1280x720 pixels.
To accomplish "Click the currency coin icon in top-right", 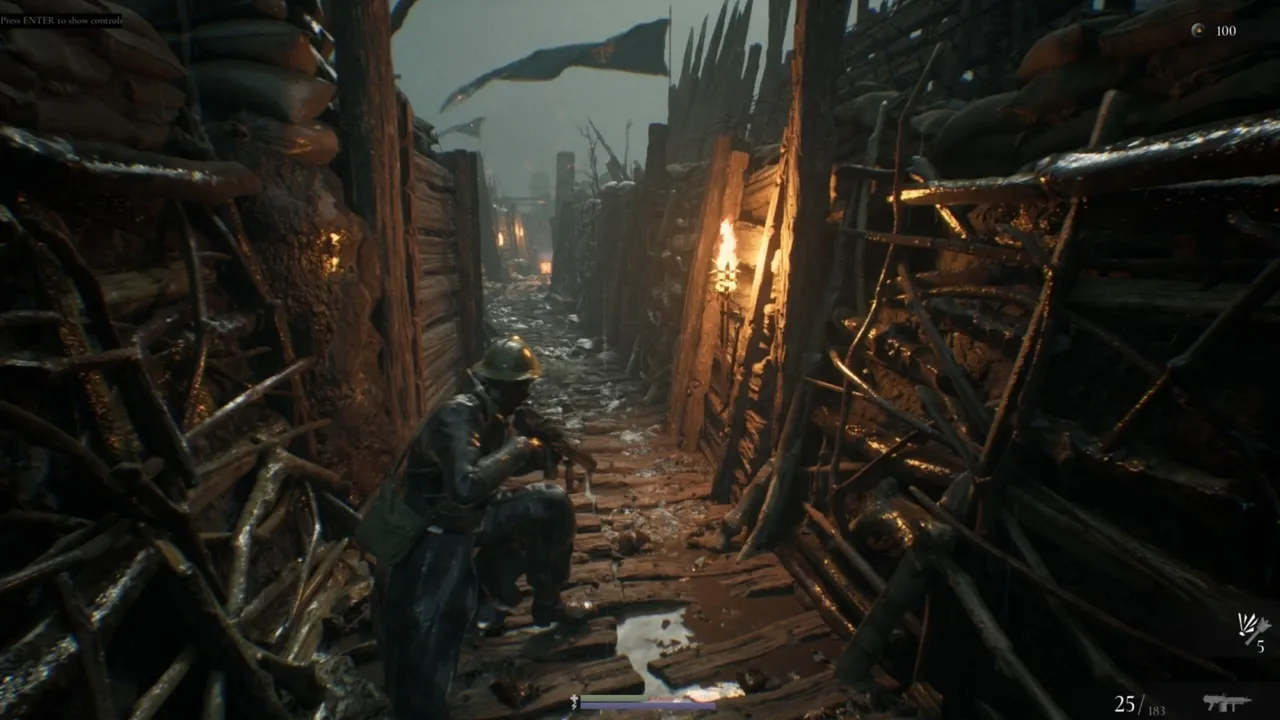I will 1197,31.
